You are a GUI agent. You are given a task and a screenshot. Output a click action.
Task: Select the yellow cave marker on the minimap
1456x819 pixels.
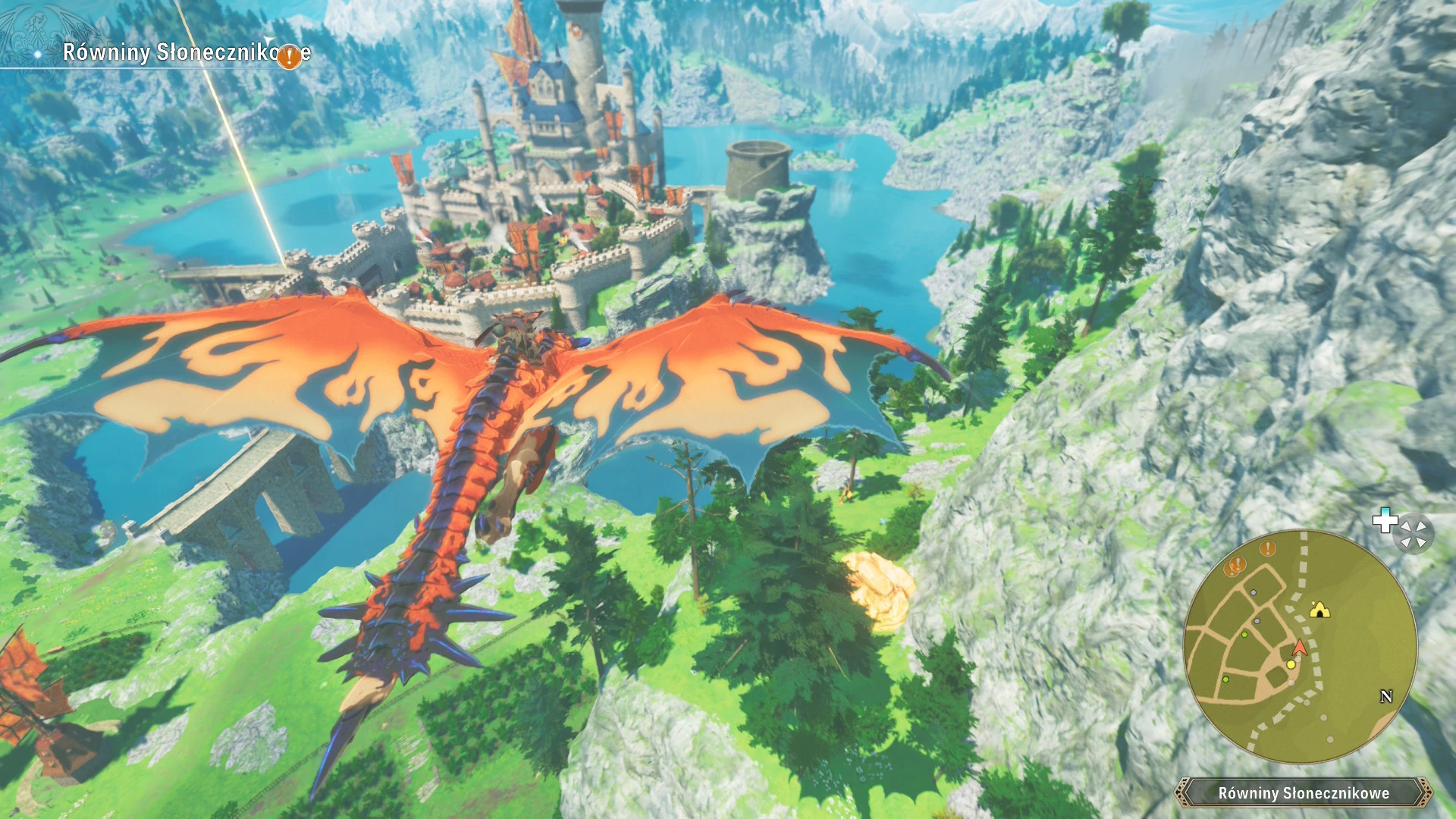pos(1319,609)
